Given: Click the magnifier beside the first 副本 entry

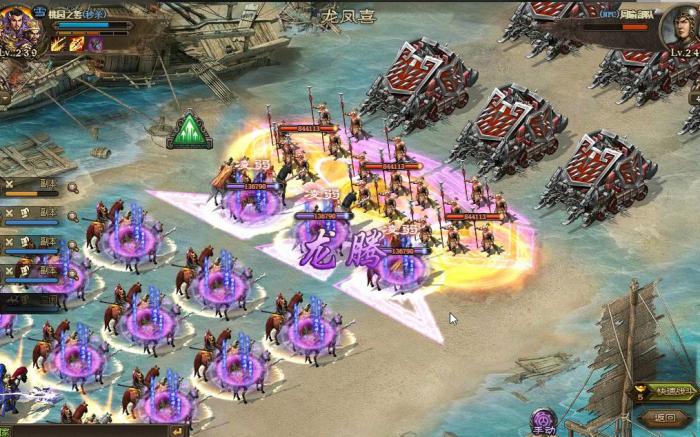Looking at the screenshot, I should point(72,186).
